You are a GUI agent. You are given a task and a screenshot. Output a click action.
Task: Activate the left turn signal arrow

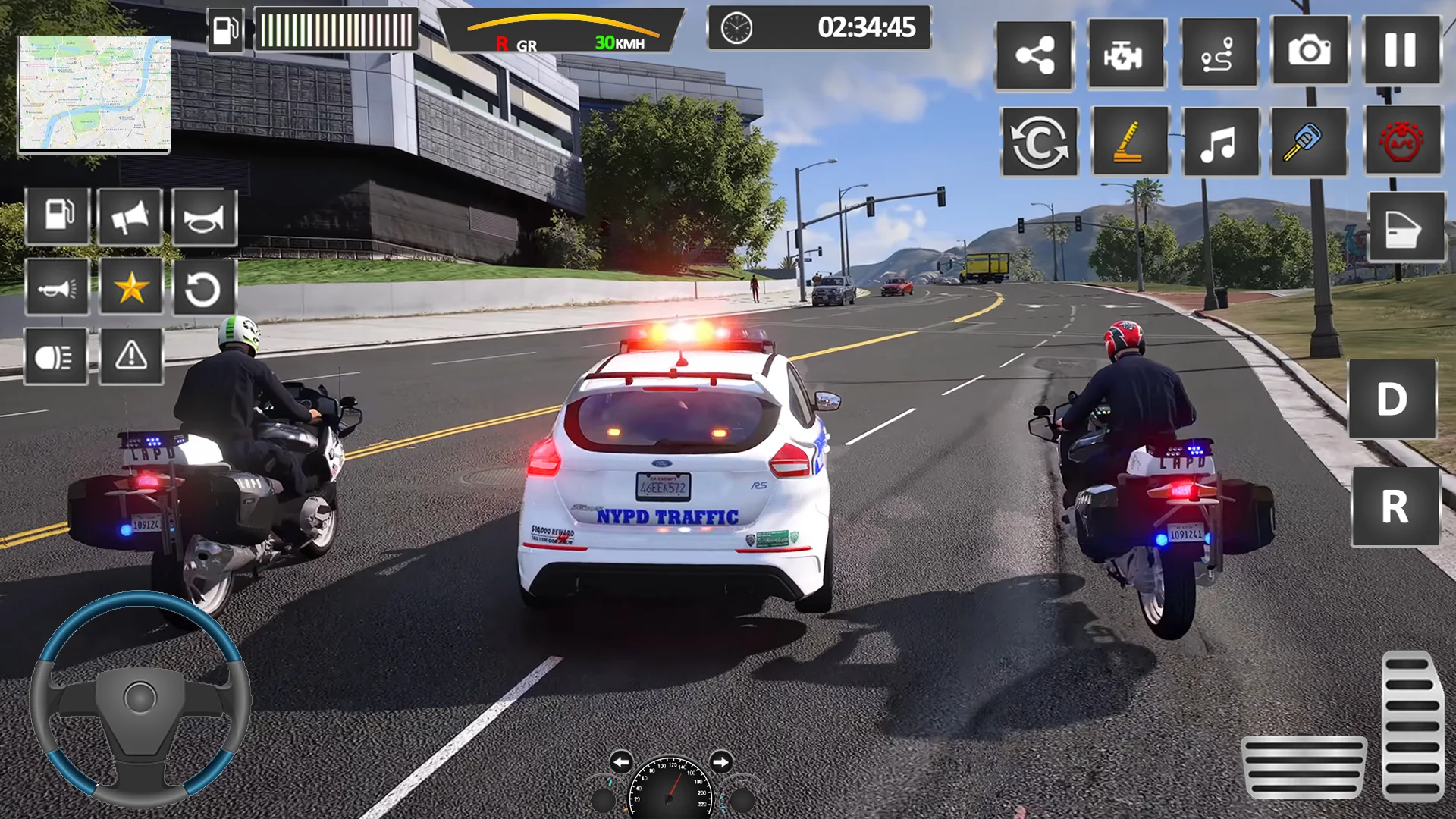[x=620, y=762]
